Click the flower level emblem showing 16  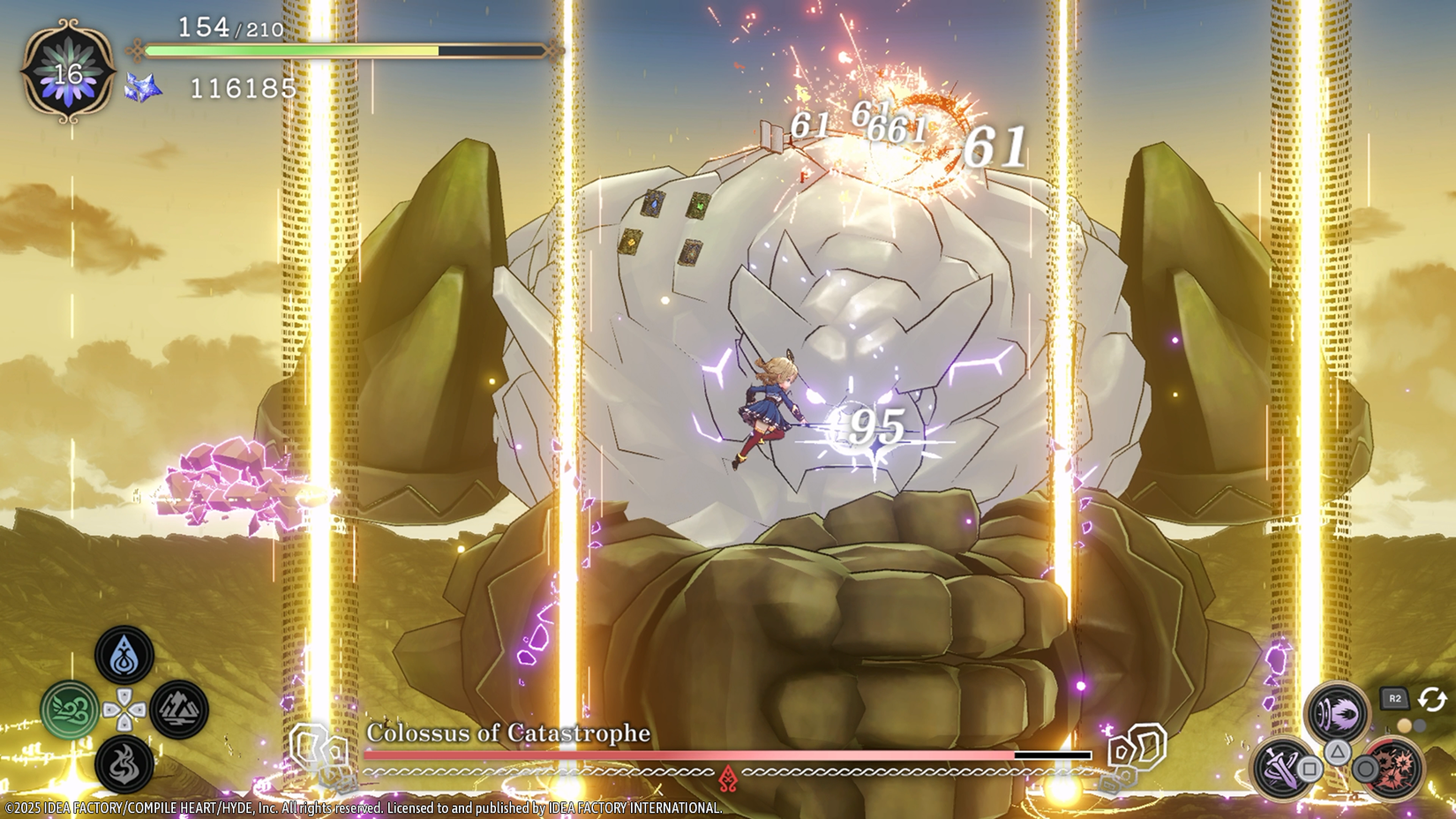69,72
